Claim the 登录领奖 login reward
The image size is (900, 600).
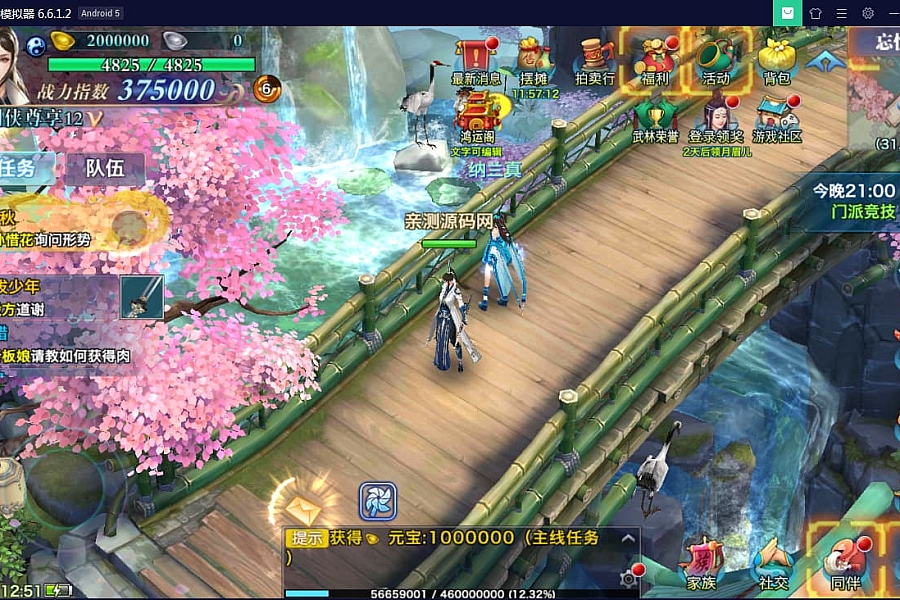(x=716, y=118)
